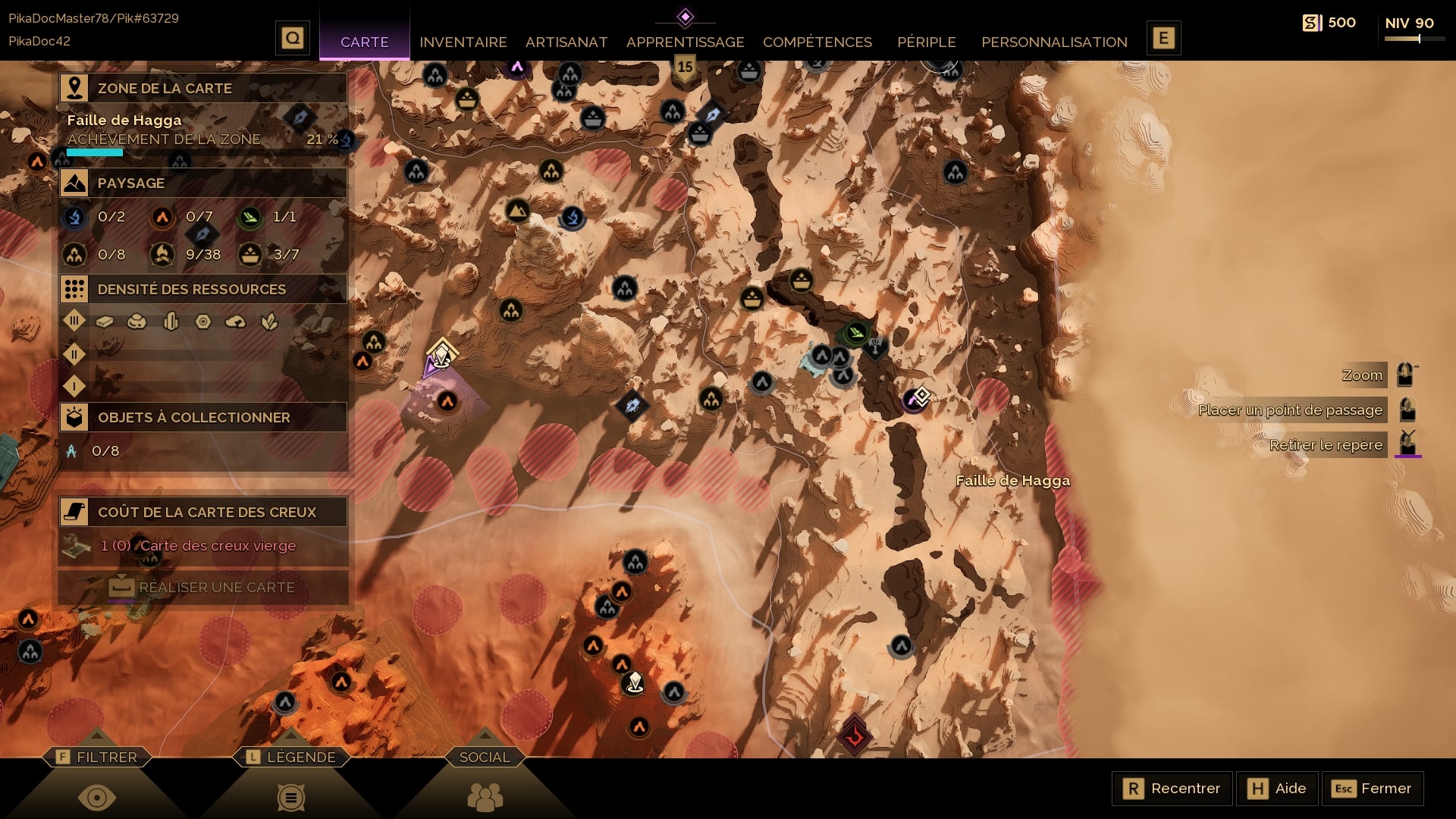This screenshot has width=1456, height=819.
Task: Toggle the Densité des ressources header
Action: tap(203, 289)
